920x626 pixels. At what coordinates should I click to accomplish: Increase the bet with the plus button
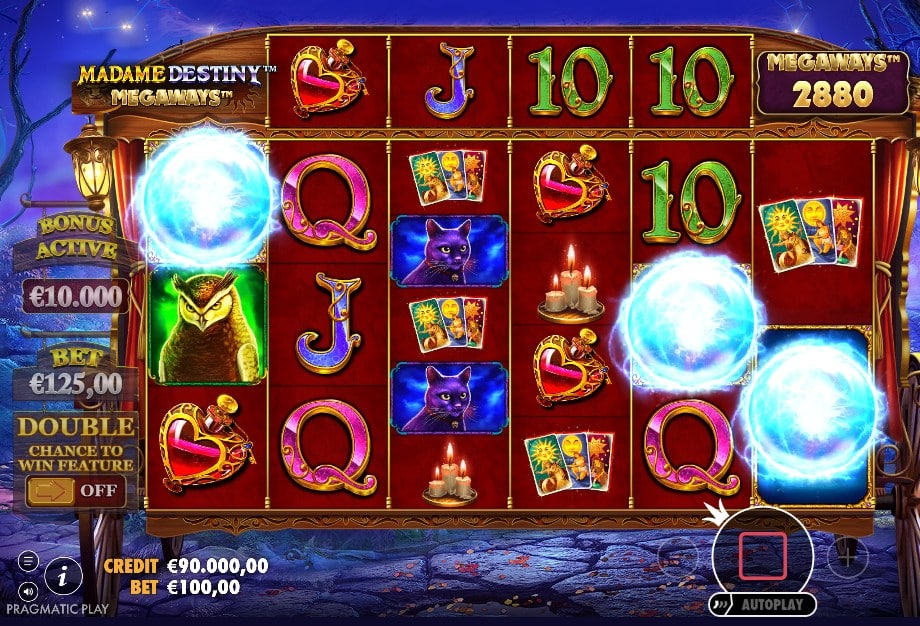pyautogui.click(x=846, y=554)
